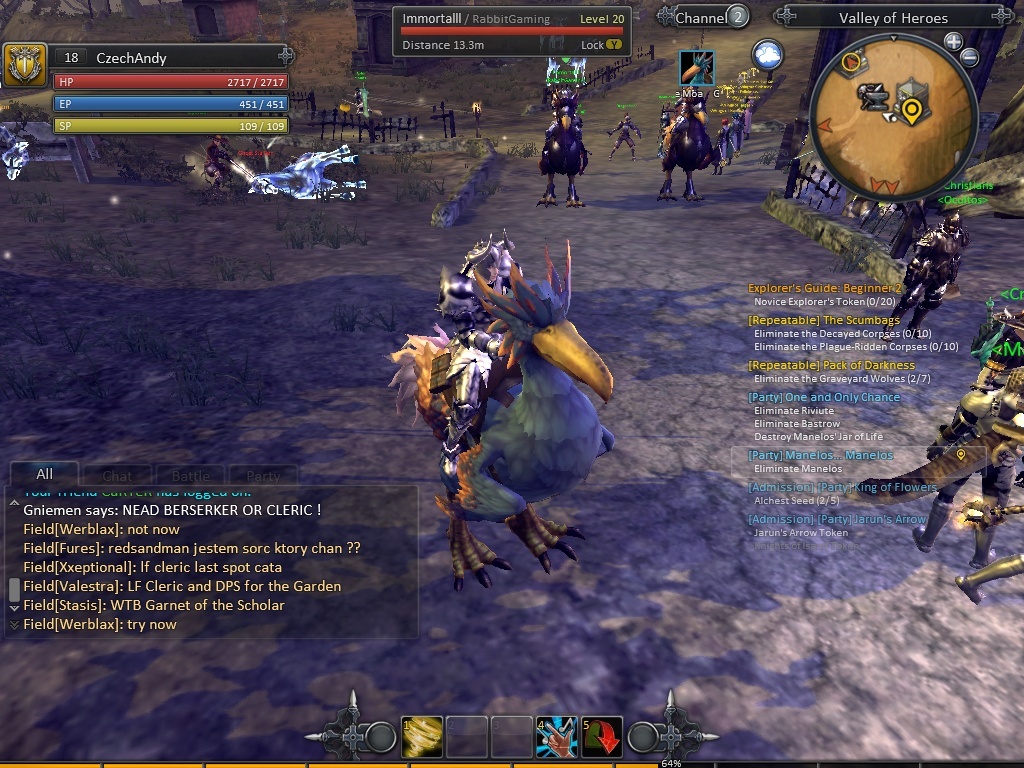Open the Channel 2 selector
The height and width of the screenshot is (768, 1024).
point(712,17)
